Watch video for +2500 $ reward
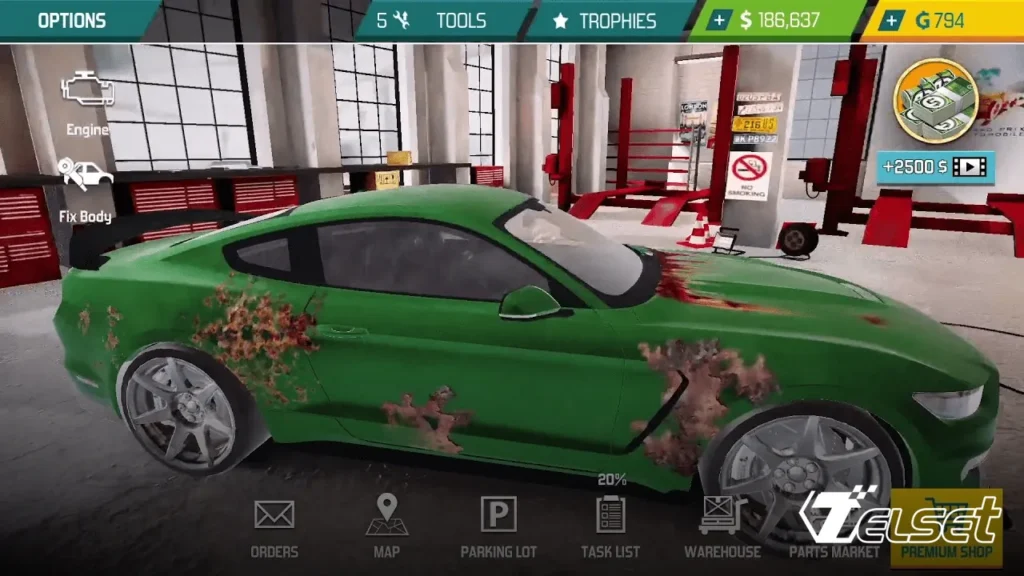 coord(935,166)
